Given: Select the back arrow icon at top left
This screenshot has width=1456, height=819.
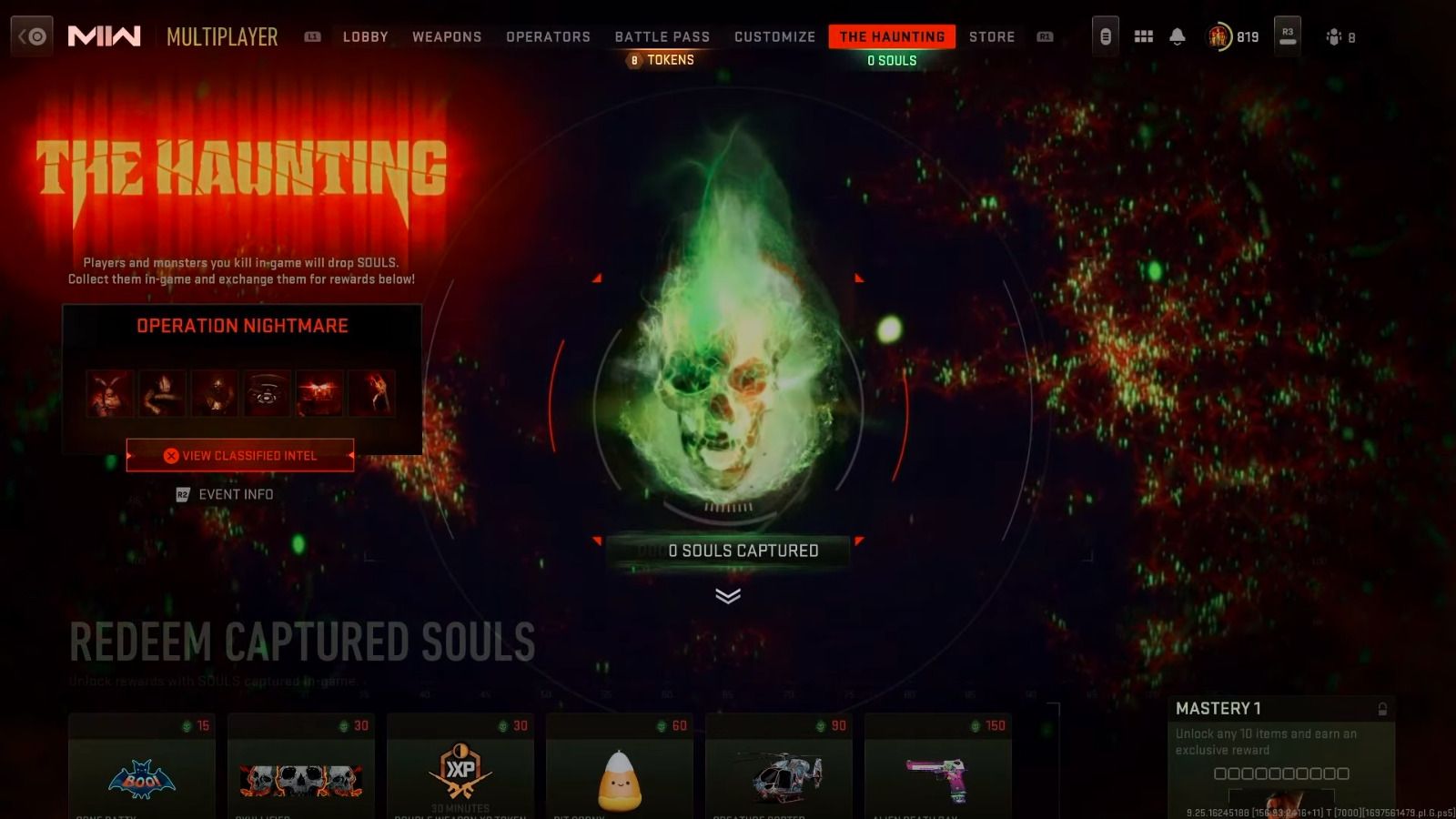Looking at the screenshot, I should (32, 35).
